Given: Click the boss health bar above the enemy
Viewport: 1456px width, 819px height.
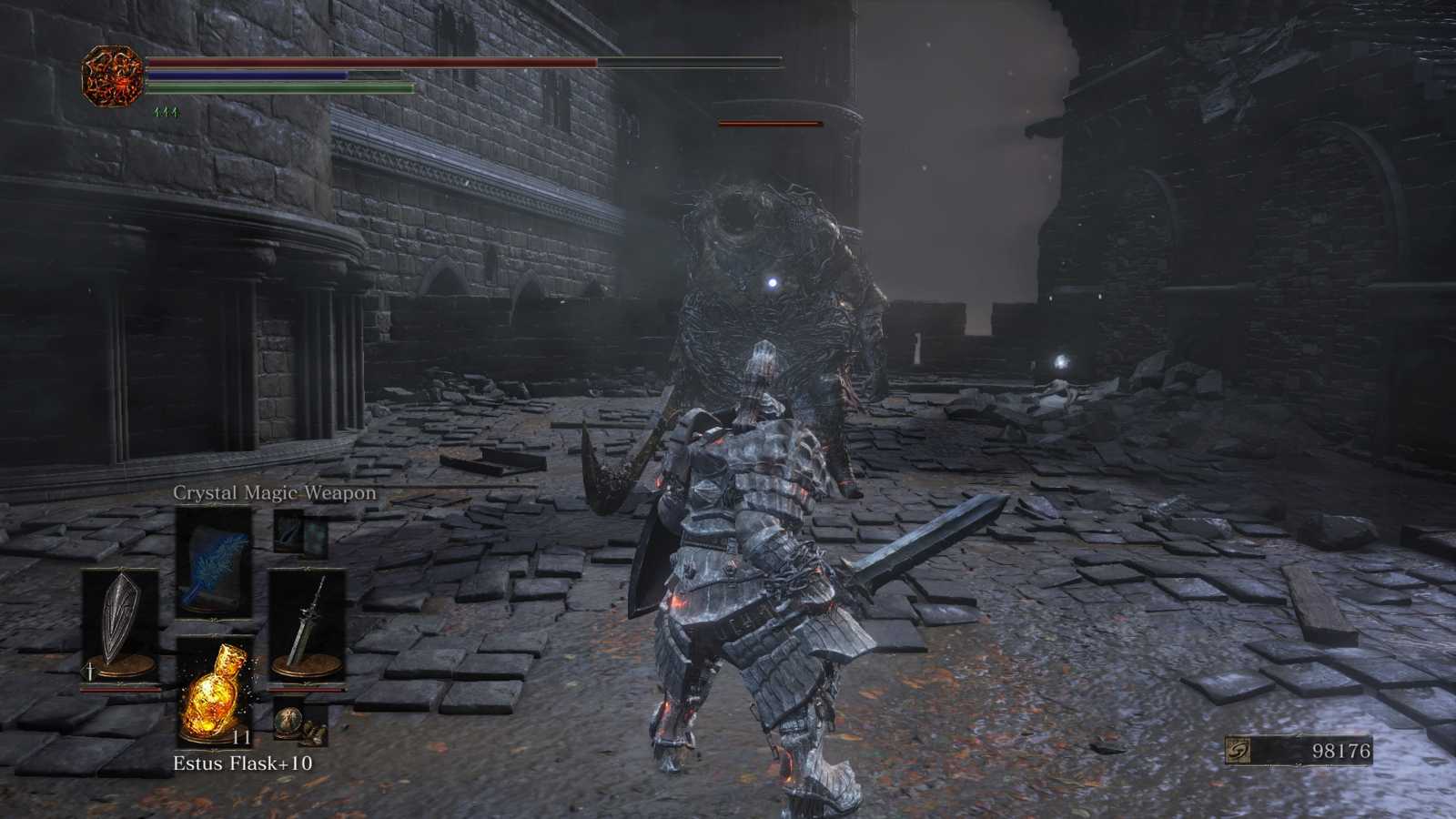Looking at the screenshot, I should [x=770, y=121].
